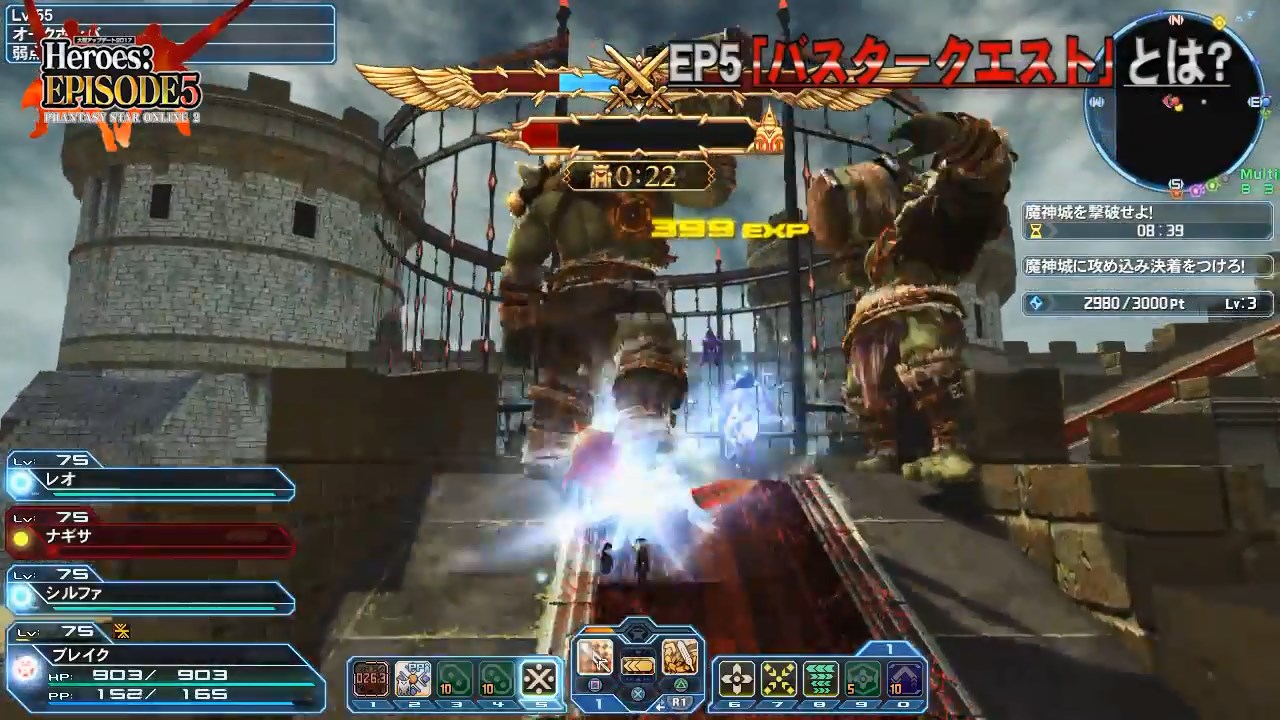Select the purple upward-arrow skill in slot 0
Image resolution: width=1280 pixels, height=720 pixels.
pos(906,678)
